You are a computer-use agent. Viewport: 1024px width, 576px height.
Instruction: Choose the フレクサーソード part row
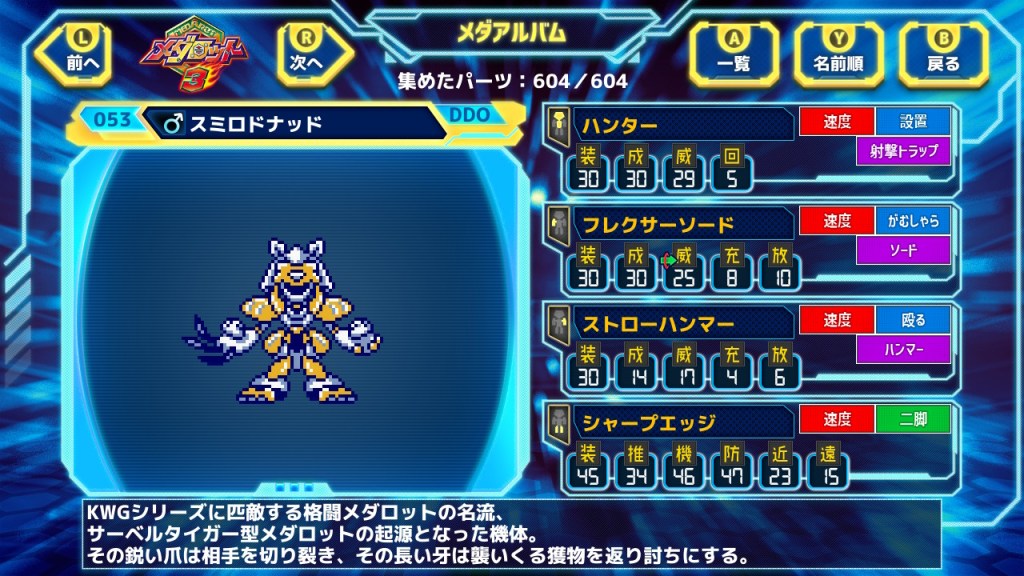pos(670,224)
